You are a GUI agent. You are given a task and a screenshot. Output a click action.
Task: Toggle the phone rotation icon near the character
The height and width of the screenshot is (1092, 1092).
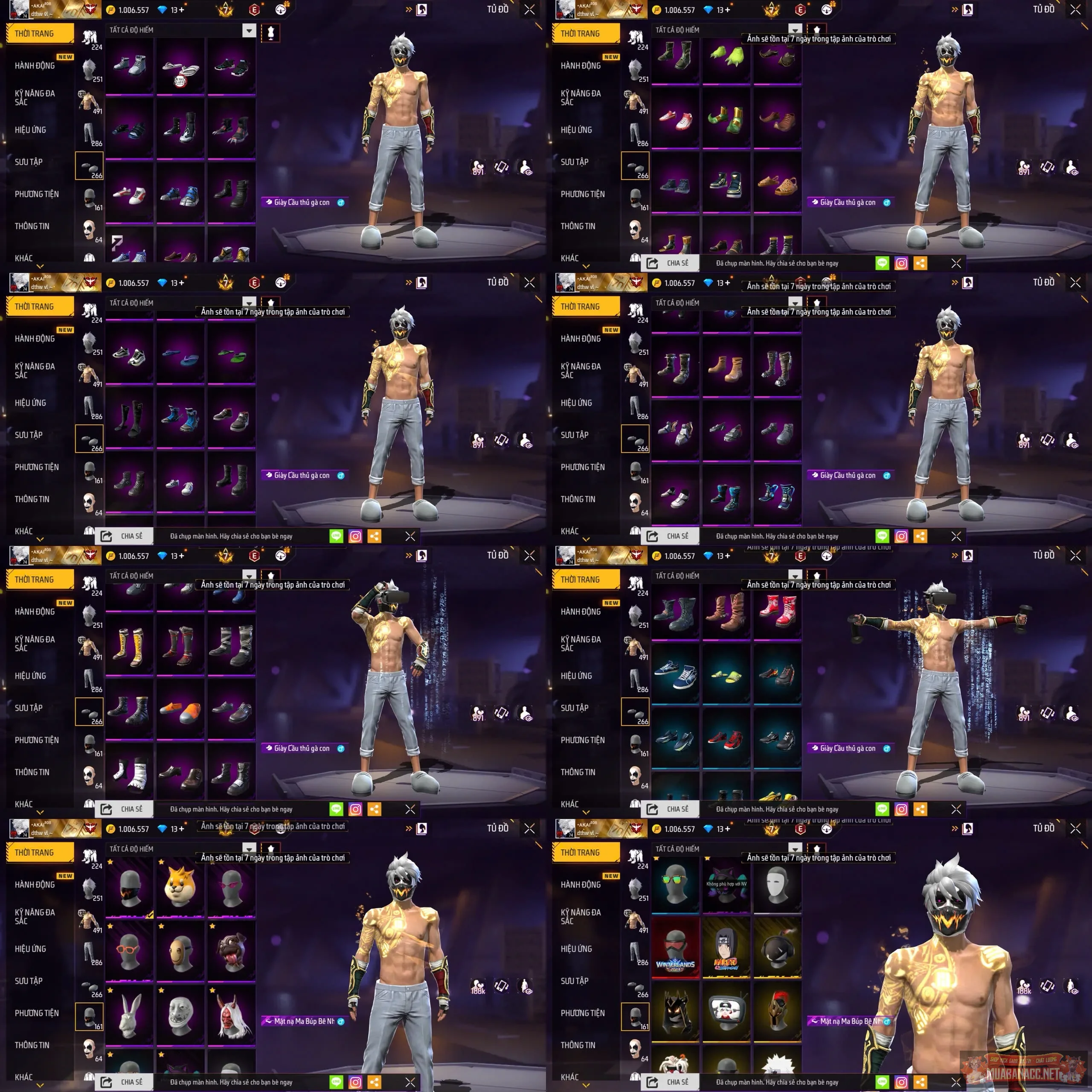click(x=501, y=167)
